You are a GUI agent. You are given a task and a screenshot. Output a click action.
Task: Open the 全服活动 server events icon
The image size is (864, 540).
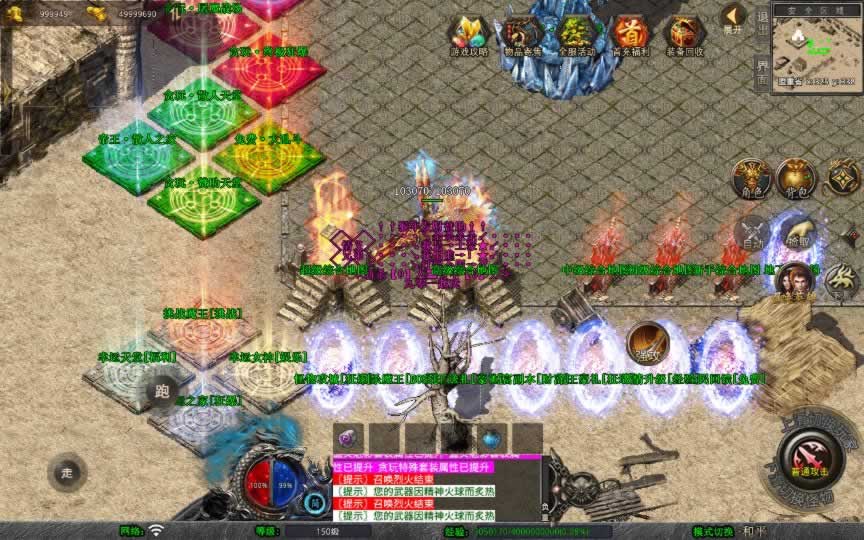point(576,34)
